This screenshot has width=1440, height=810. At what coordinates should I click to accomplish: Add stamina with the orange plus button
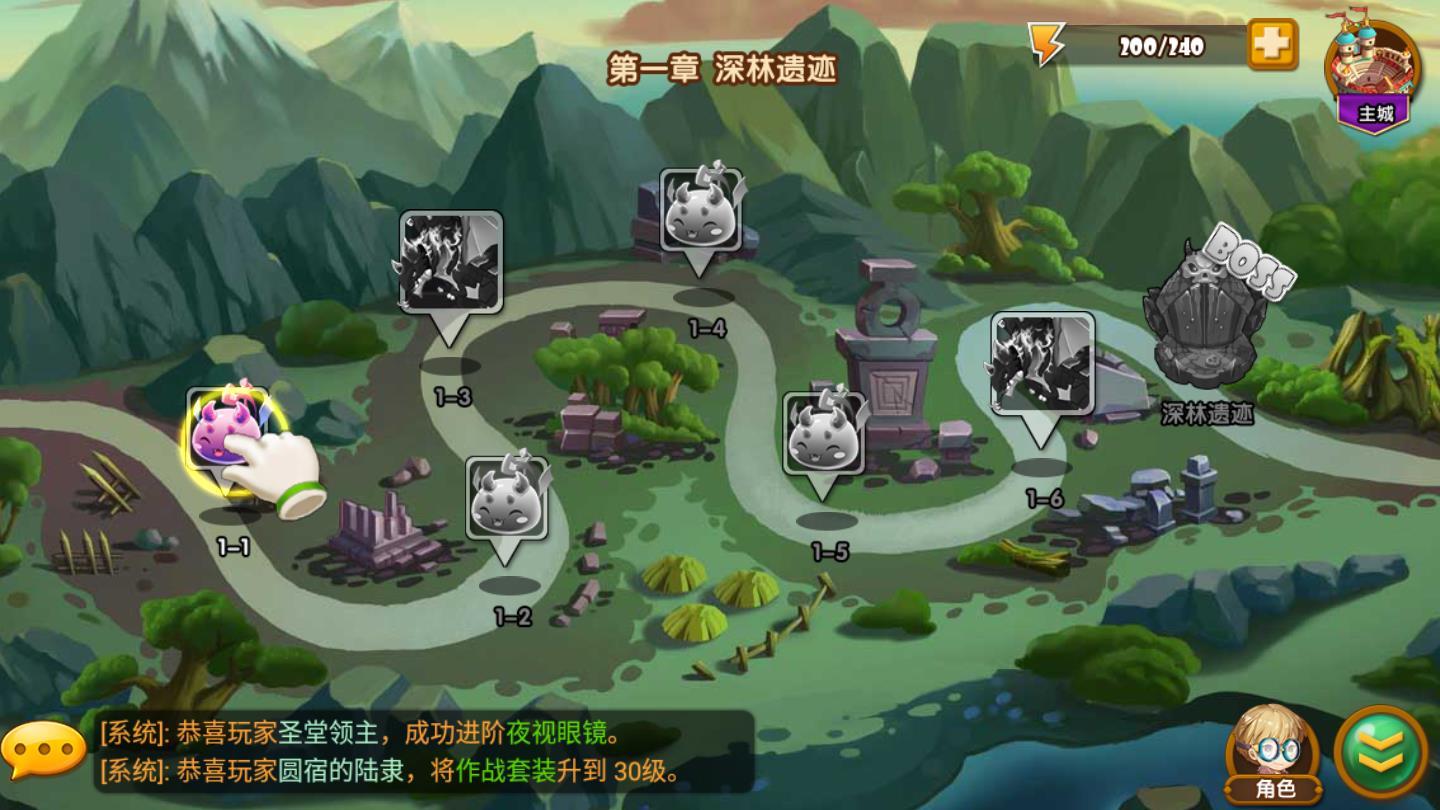click(1272, 45)
